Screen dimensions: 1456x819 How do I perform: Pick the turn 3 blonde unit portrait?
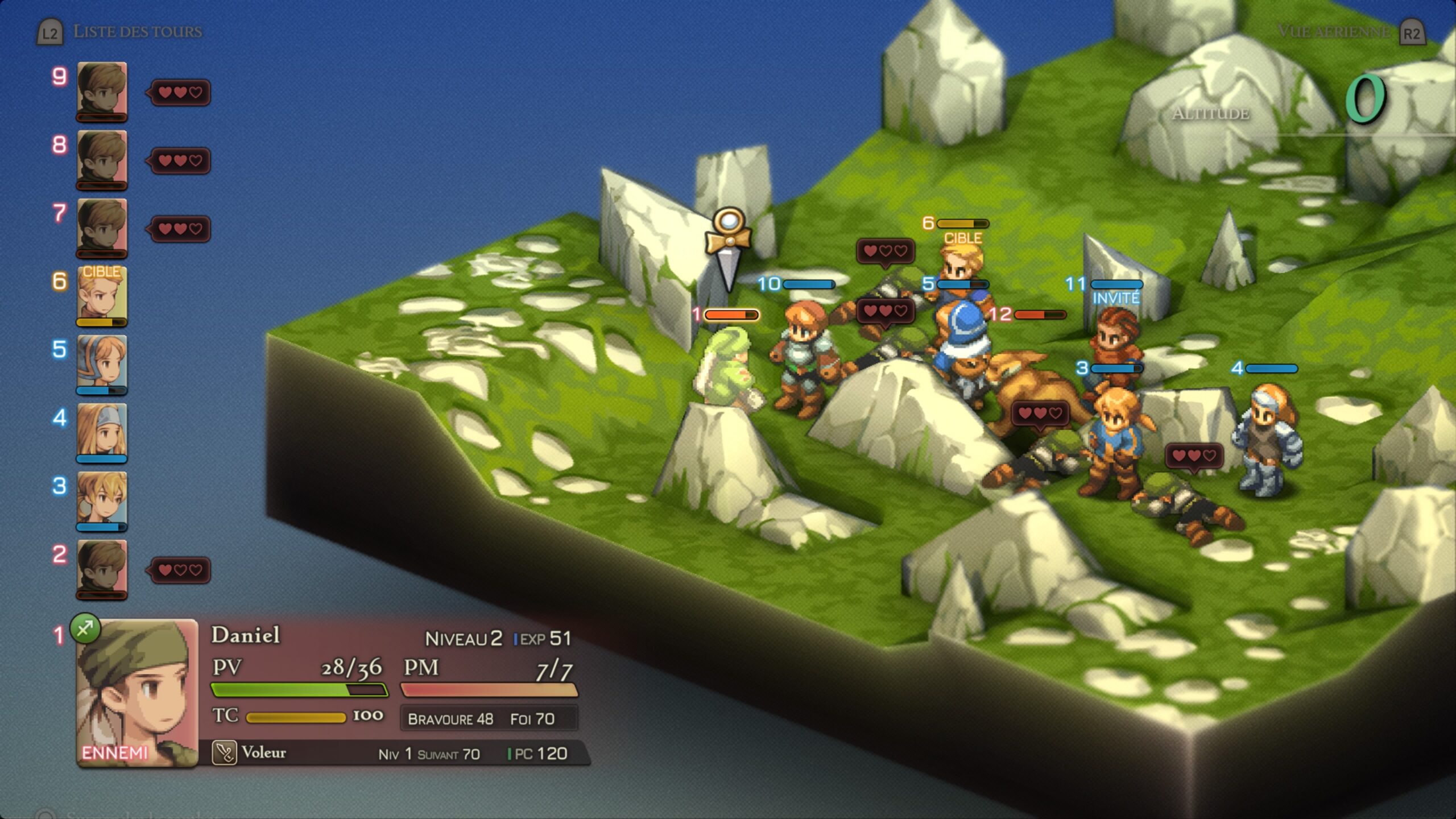[x=102, y=499]
